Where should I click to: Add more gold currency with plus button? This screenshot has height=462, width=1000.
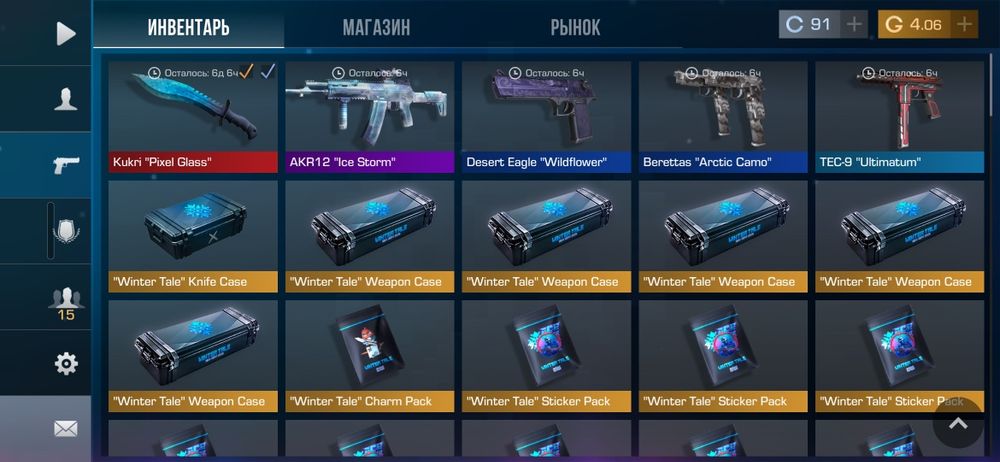point(963,25)
